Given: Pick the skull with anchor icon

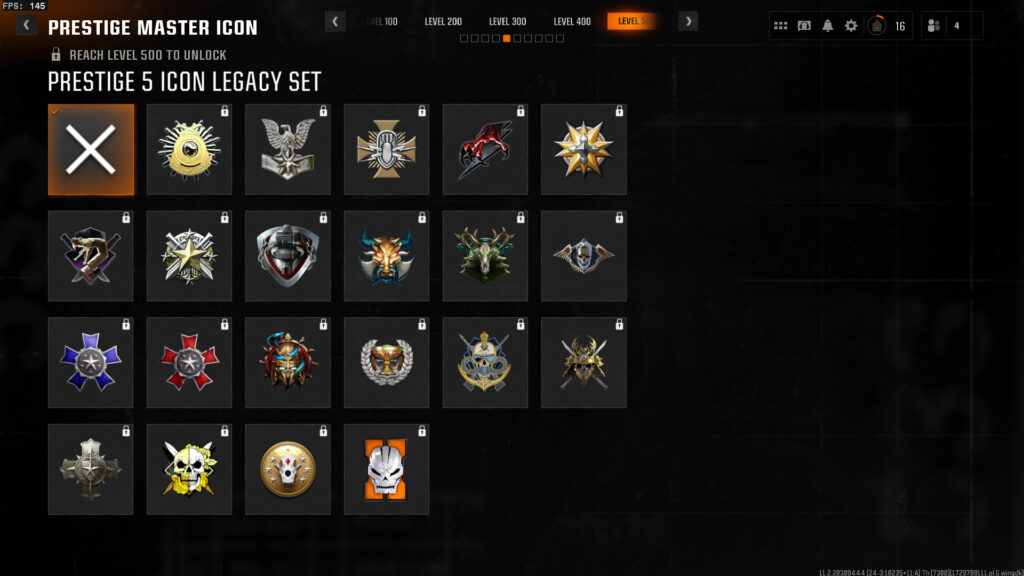Looking at the screenshot, I should coord(485,362).
